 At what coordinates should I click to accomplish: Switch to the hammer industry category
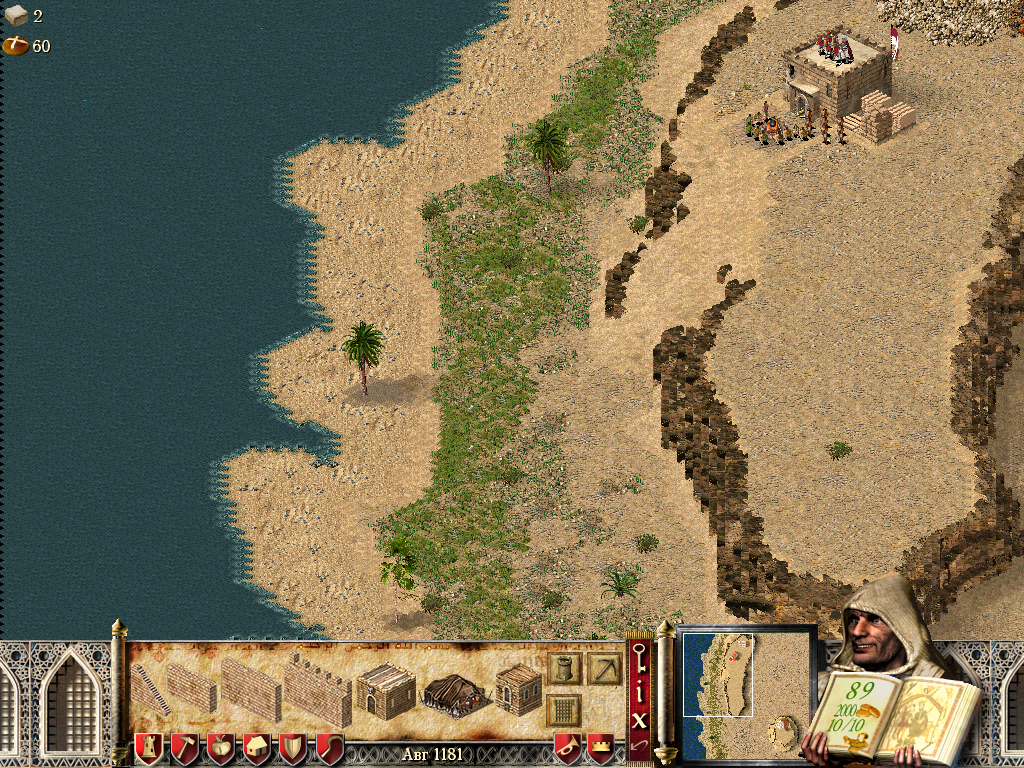point(185,748)
